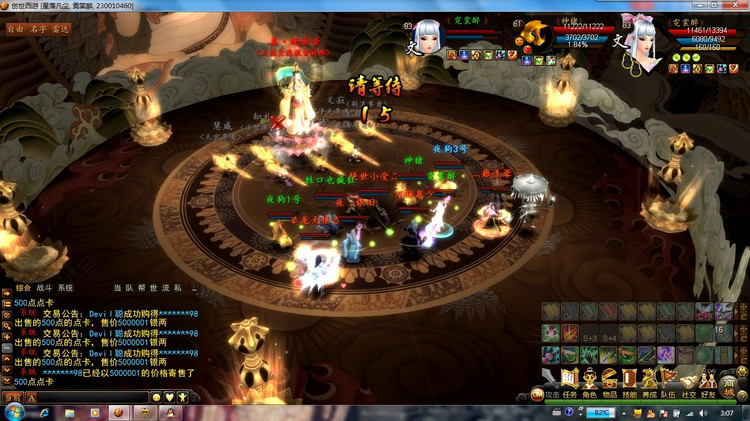Viewport: 750px width, 421px height.
Task: Switch chat to the 战斗 tab
Action: [x=45, y=288]
